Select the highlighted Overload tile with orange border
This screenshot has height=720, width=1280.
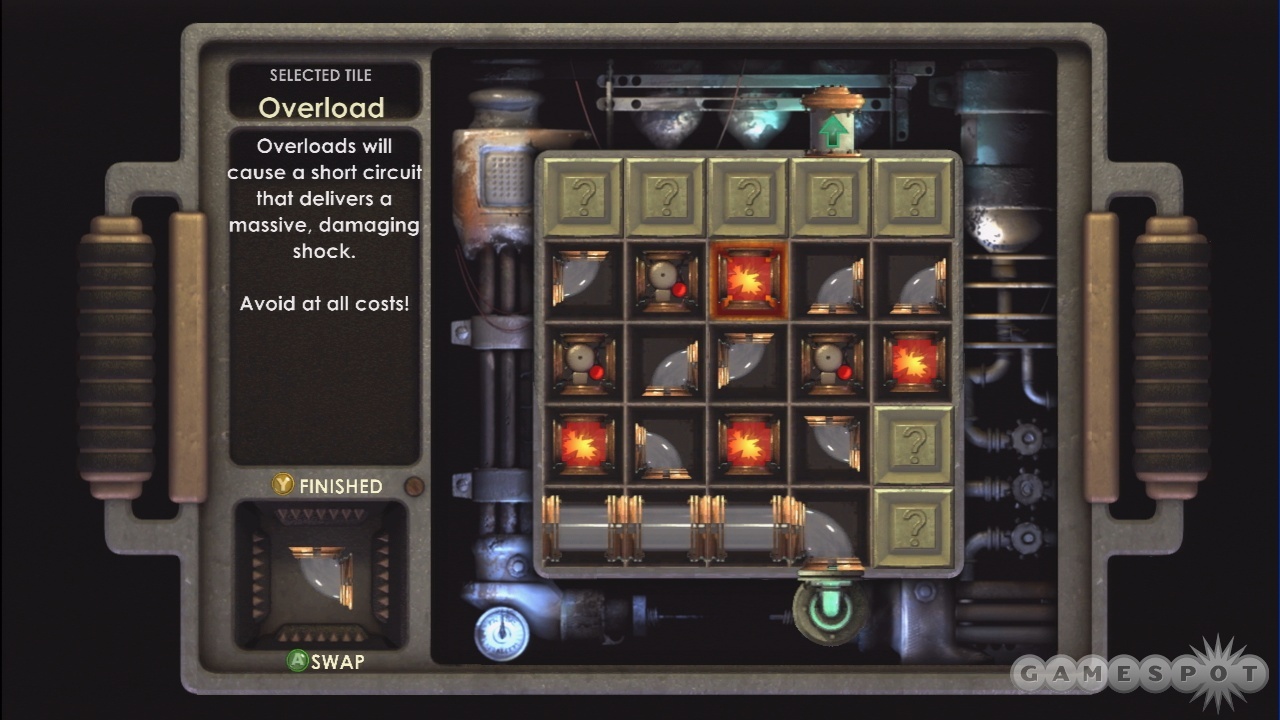point(748,280)
